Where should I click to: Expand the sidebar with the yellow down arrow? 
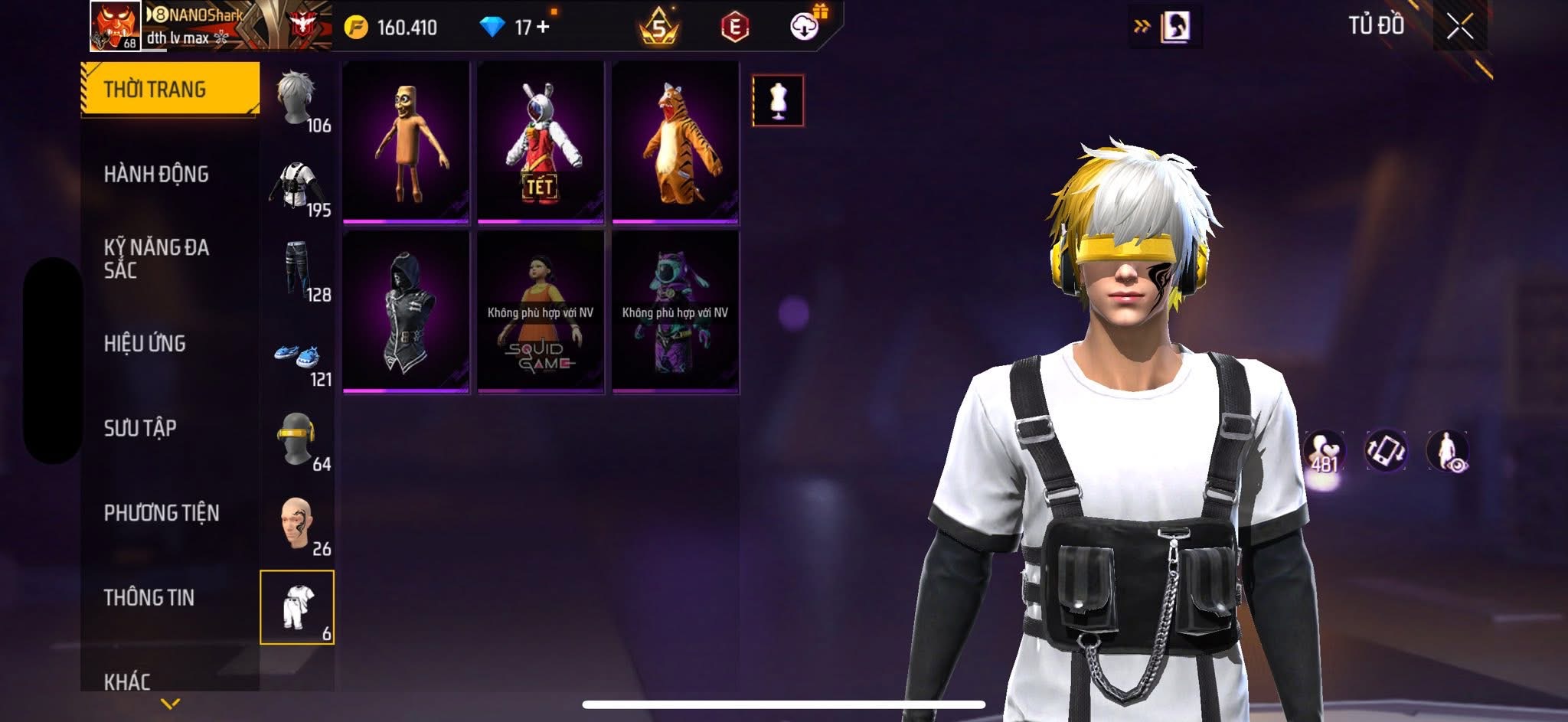tap(171, 703)
